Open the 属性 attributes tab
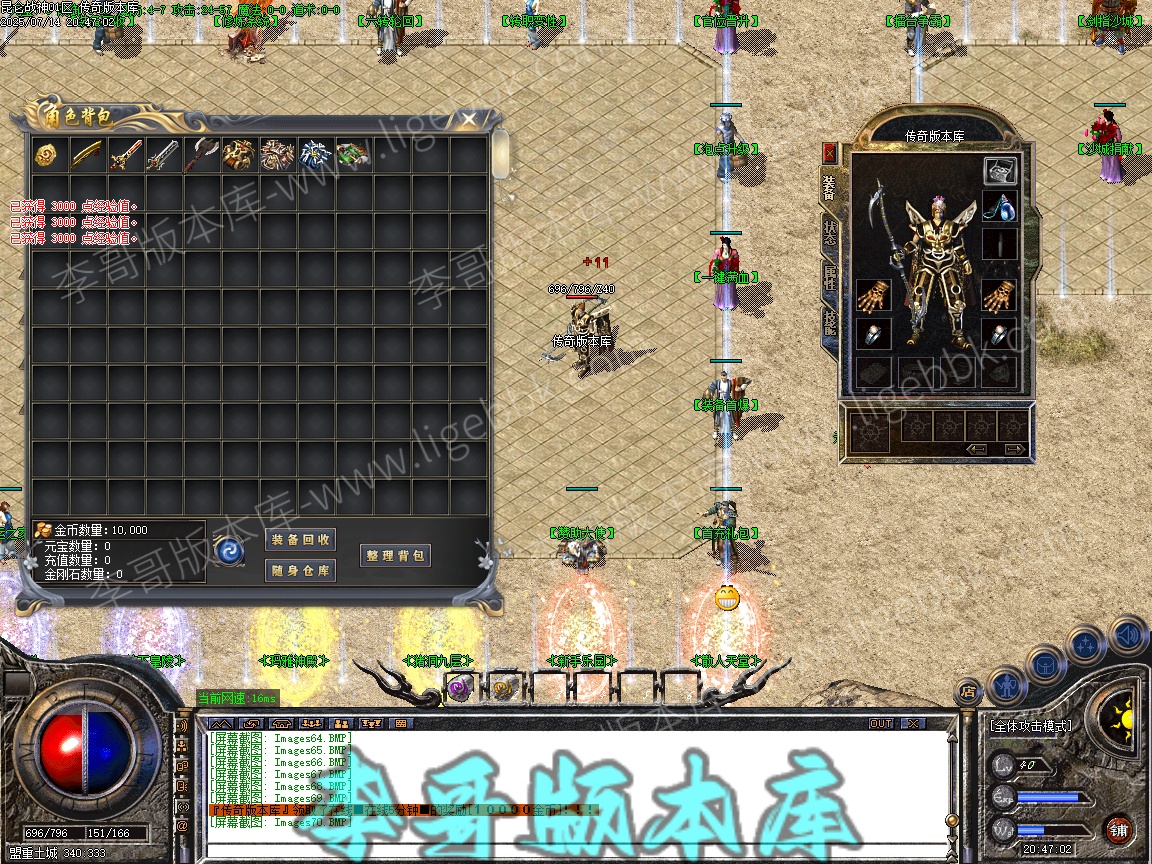Viewport: 1152px width, 864px height. click(830, 277)
